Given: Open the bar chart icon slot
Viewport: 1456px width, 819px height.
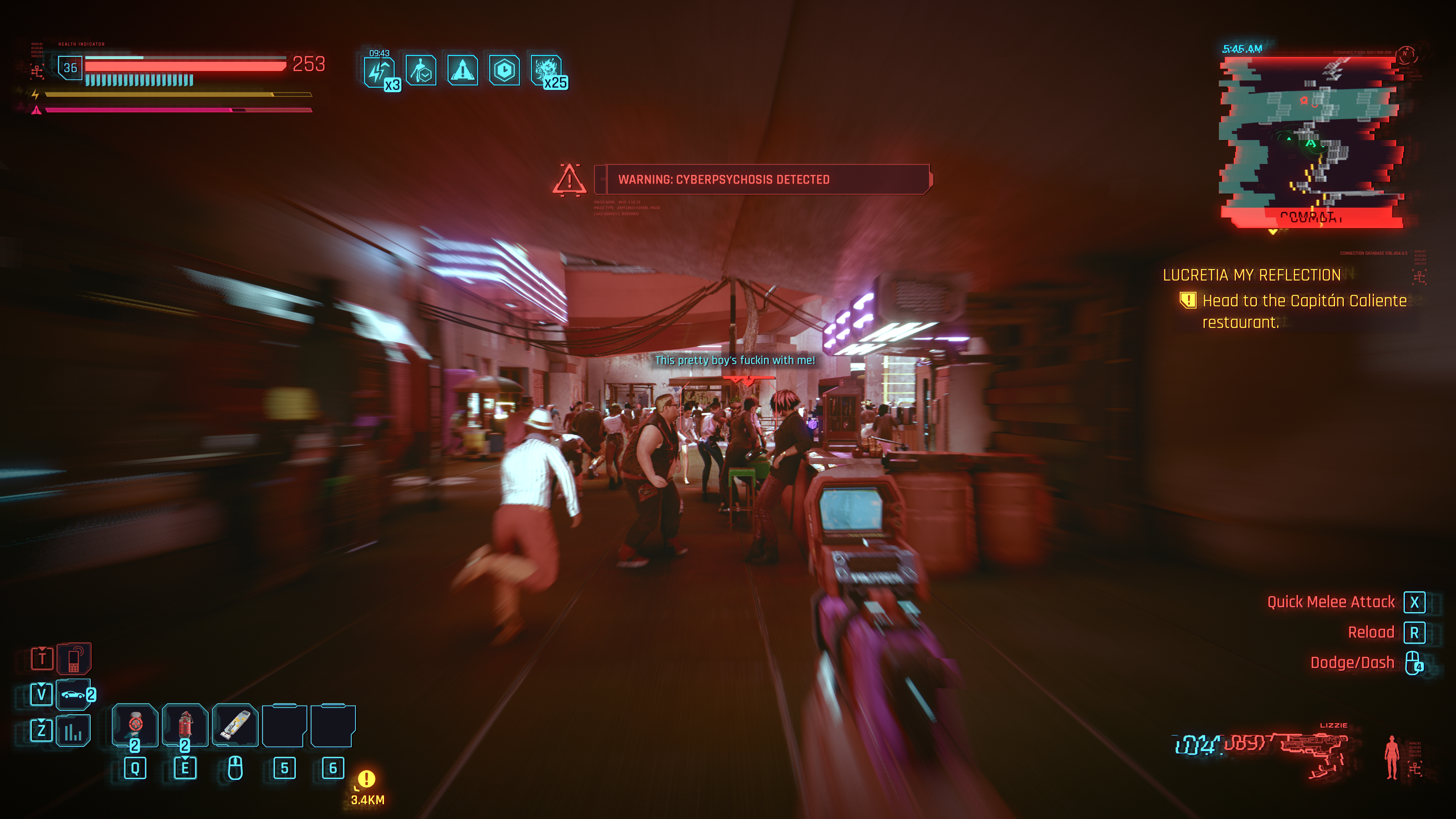Looking at the screenshot, I should [x=73, y=731].
